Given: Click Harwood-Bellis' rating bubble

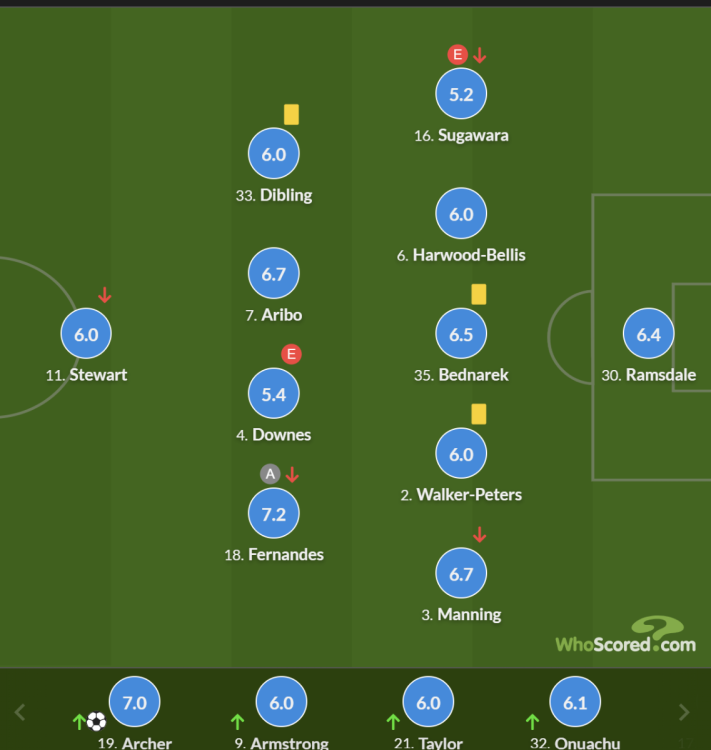Looking at the screenshot, I should point(461,215).
